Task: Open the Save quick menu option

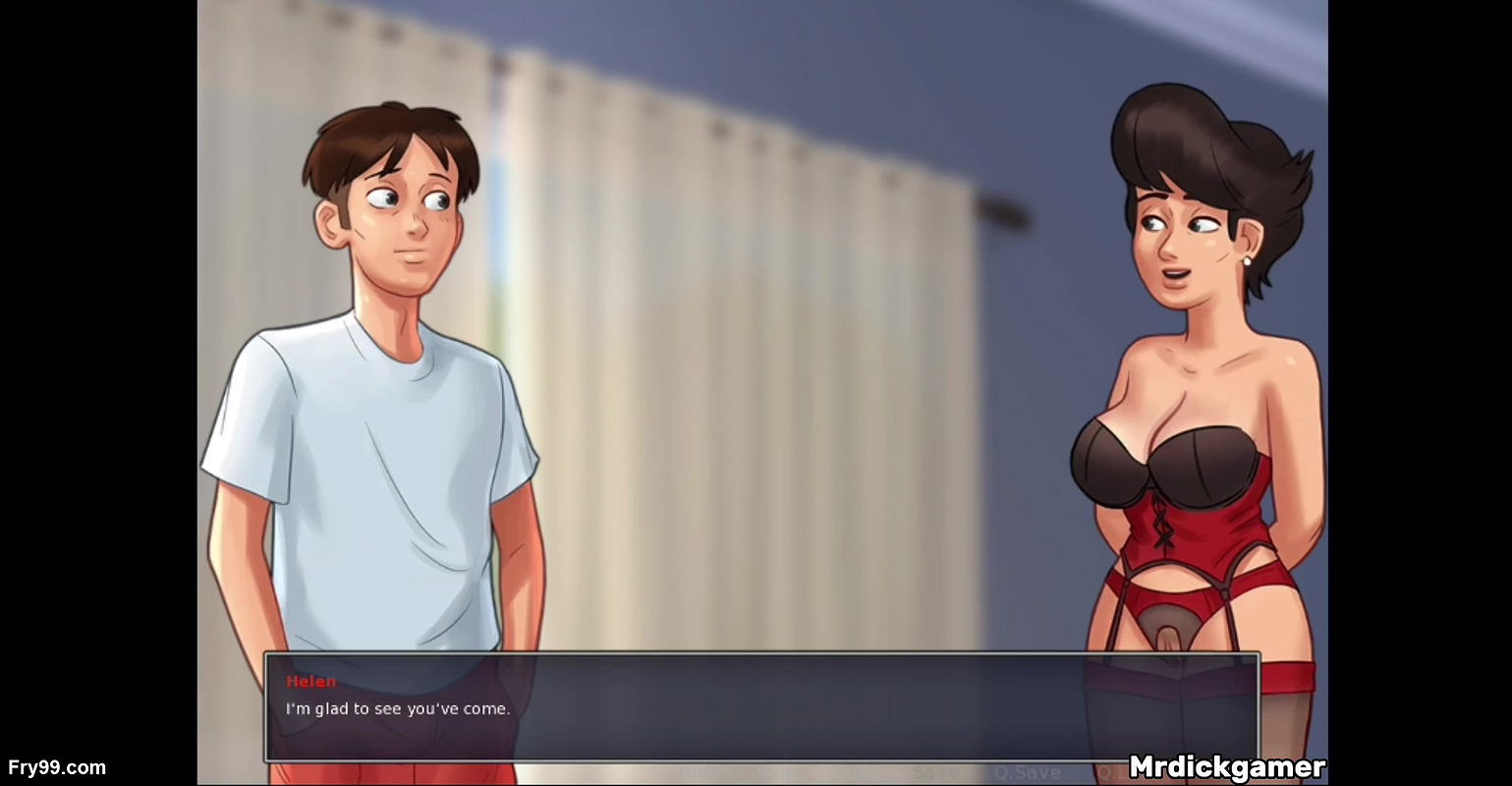Action: 935,773
